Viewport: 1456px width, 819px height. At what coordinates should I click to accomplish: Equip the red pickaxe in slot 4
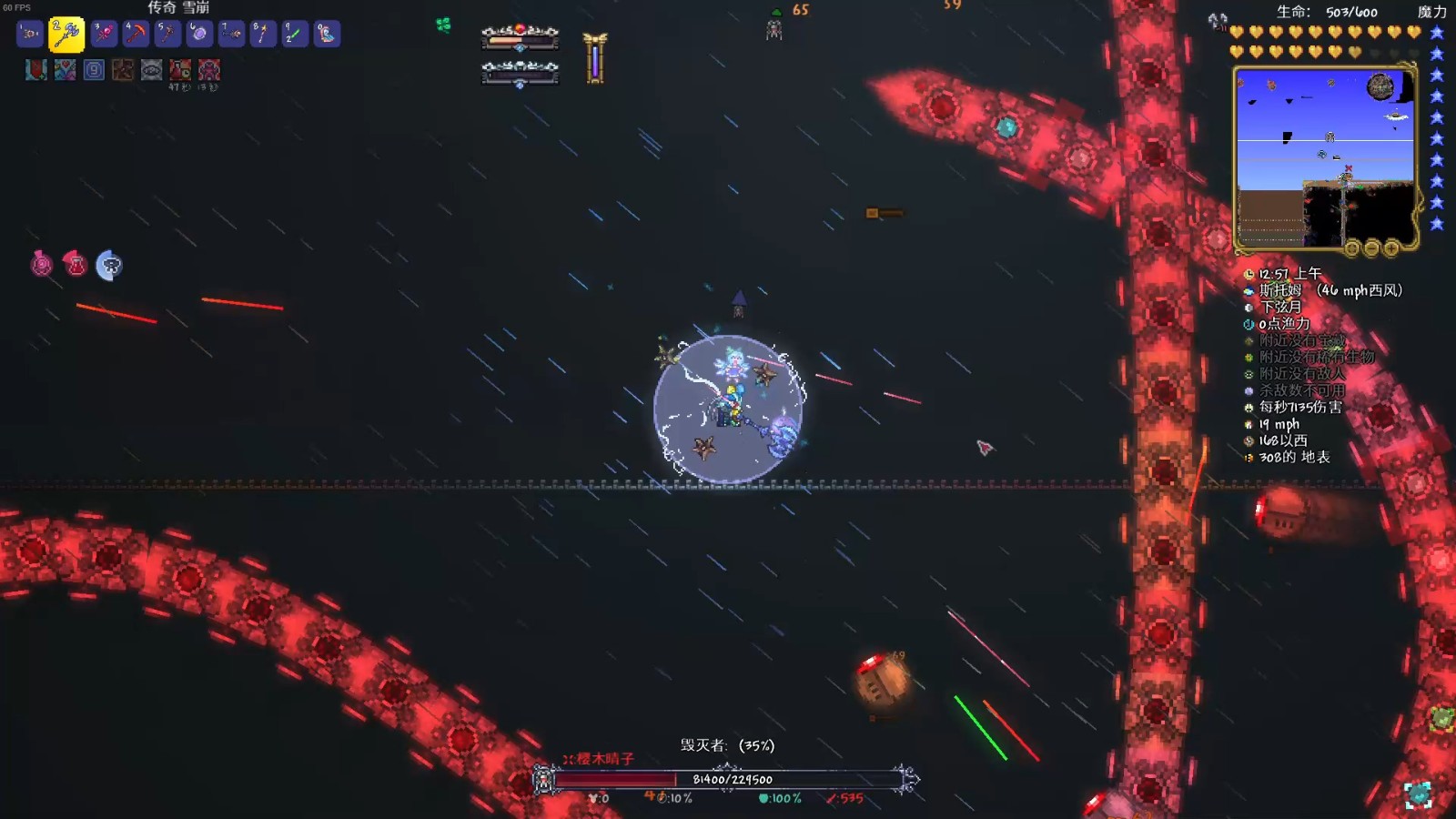[x=136, y=34]
